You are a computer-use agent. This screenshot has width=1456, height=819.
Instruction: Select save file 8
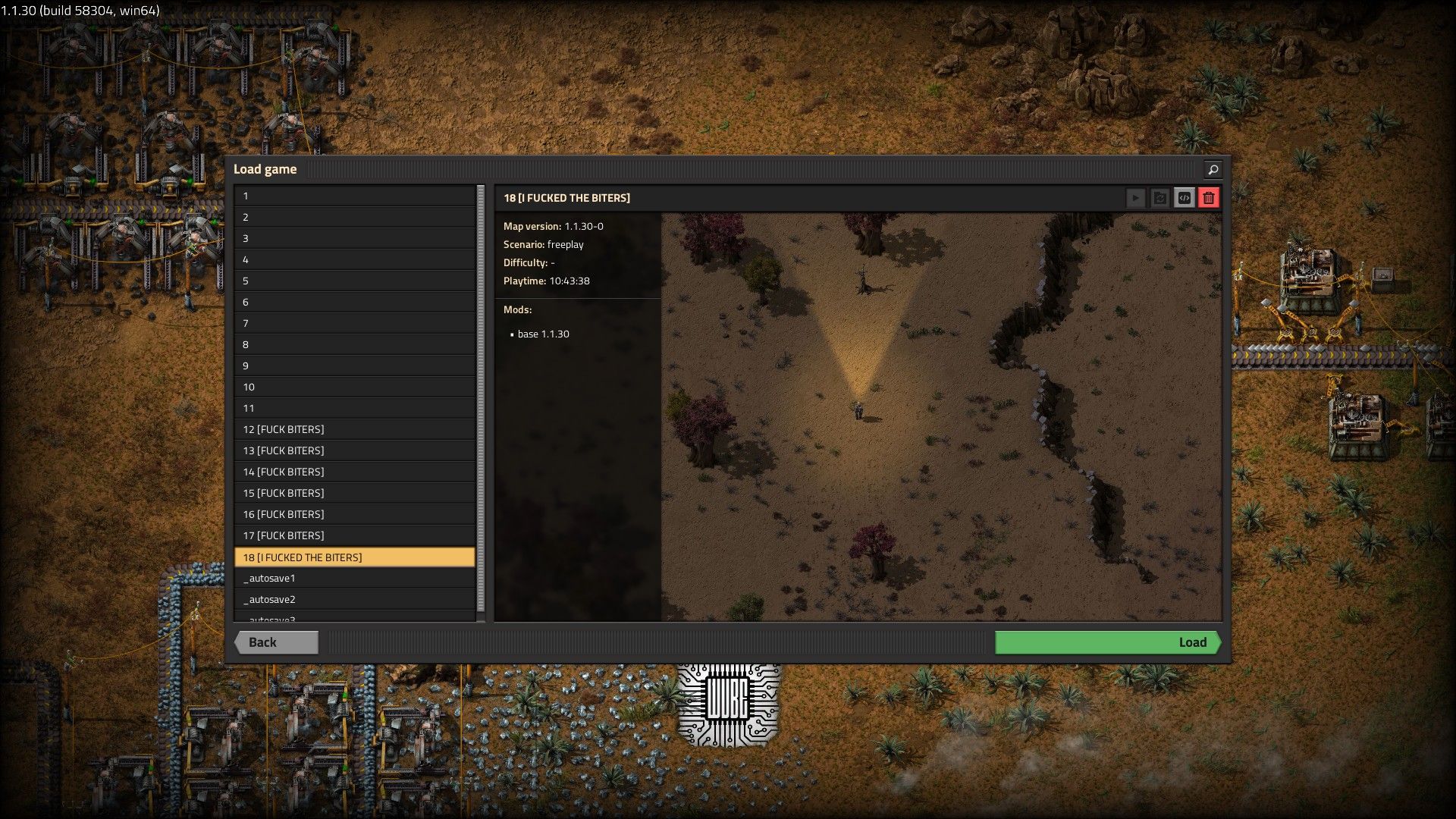pos(354,344)
